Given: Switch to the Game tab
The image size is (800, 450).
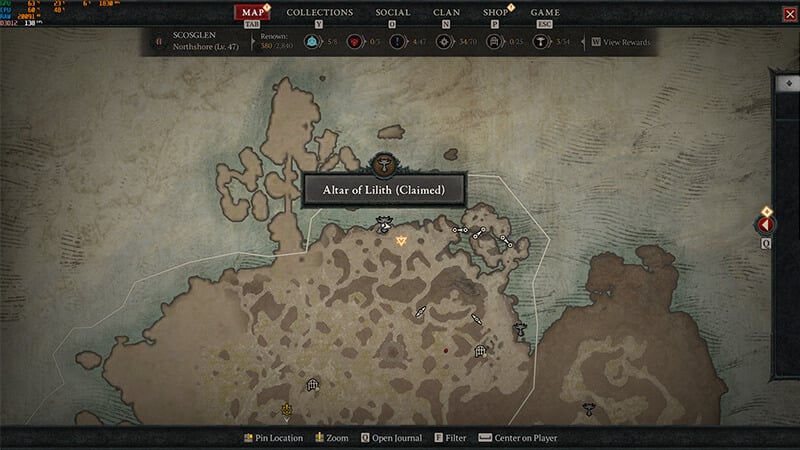Looking at the screenshot, I should (544, 13).
